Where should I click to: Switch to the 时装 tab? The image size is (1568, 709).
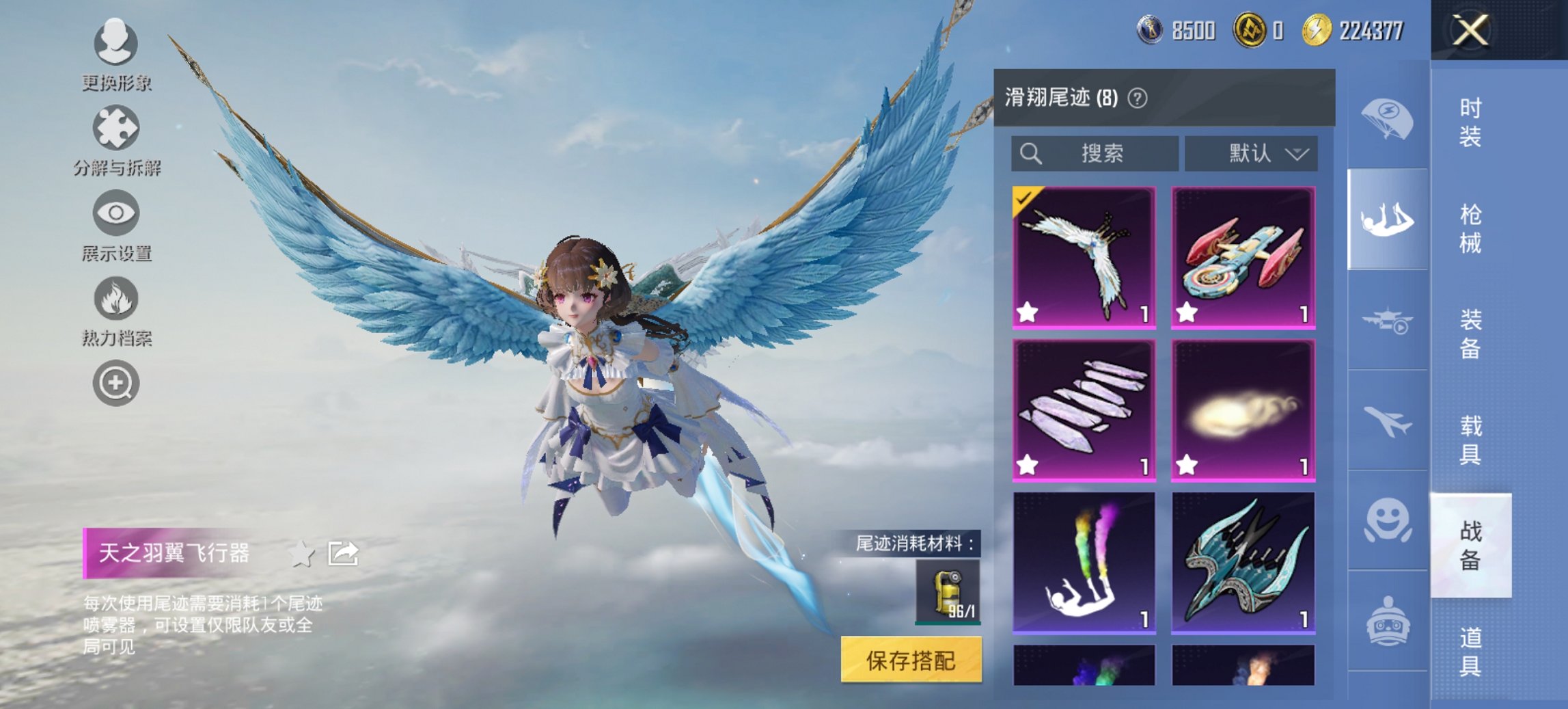pyautogui.click(x=1472, y=123)
